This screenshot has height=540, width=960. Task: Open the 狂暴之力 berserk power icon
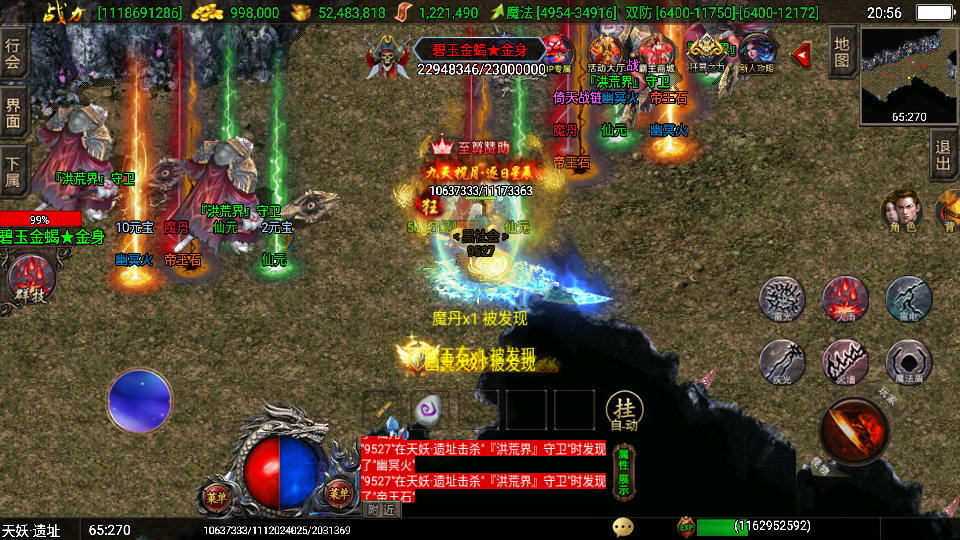pos(709,52)
